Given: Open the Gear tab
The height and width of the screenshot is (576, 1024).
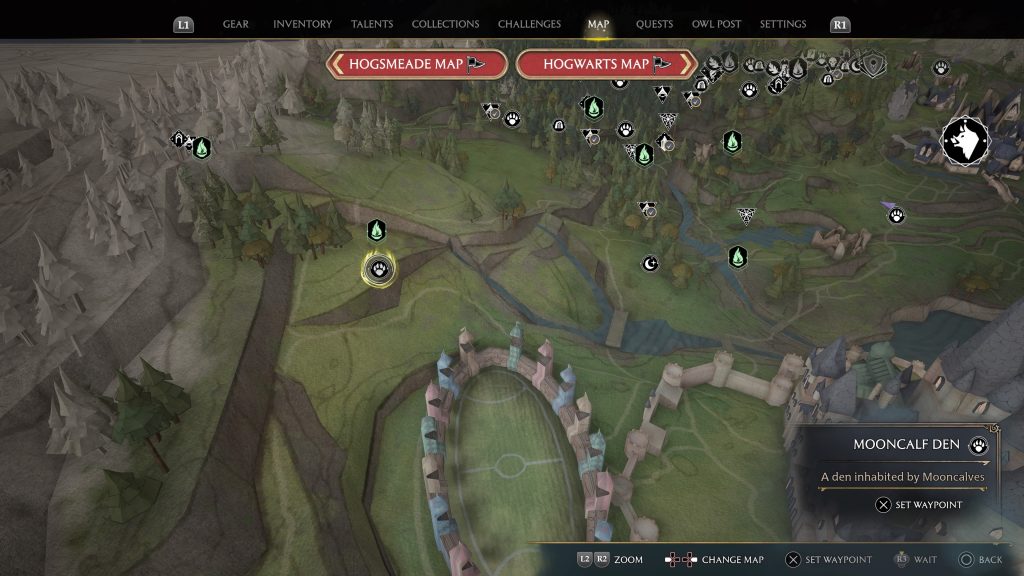Looking at the screenshot, I should tap(236, 24).
